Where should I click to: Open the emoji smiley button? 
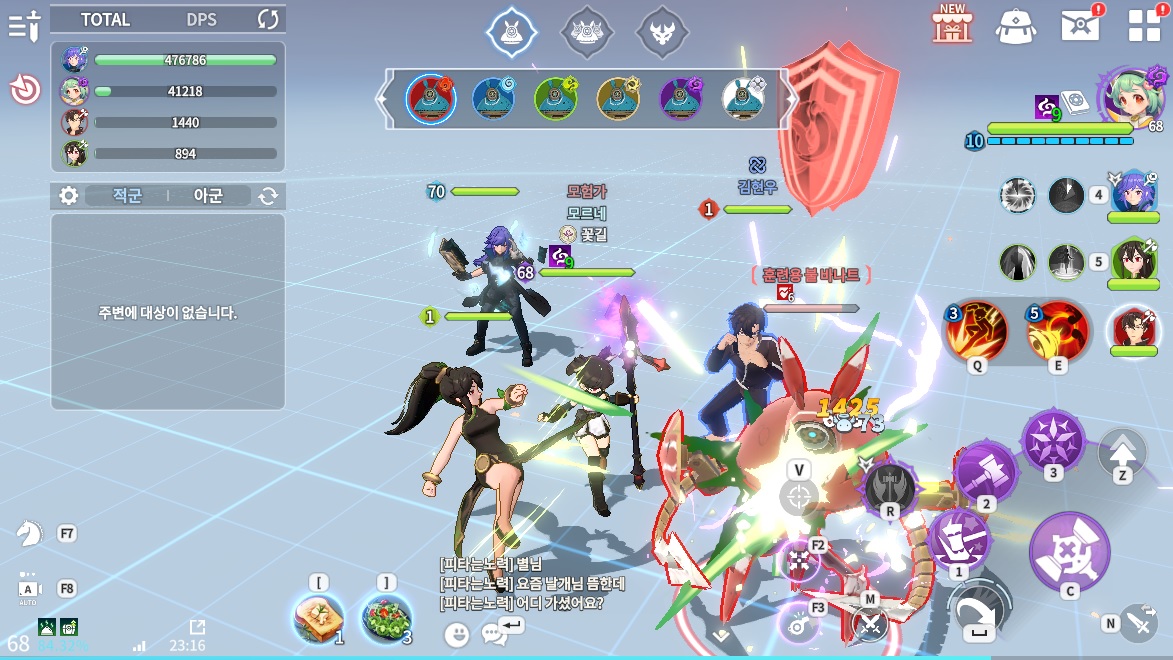[457, 633]
